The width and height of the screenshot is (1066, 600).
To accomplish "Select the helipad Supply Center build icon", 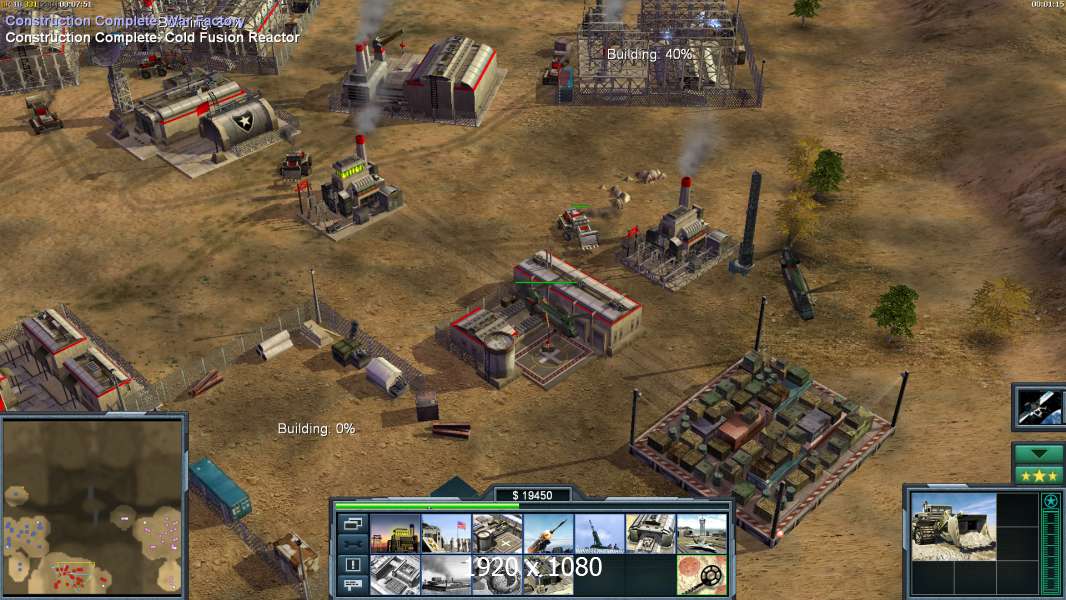I will click(497, 534).
